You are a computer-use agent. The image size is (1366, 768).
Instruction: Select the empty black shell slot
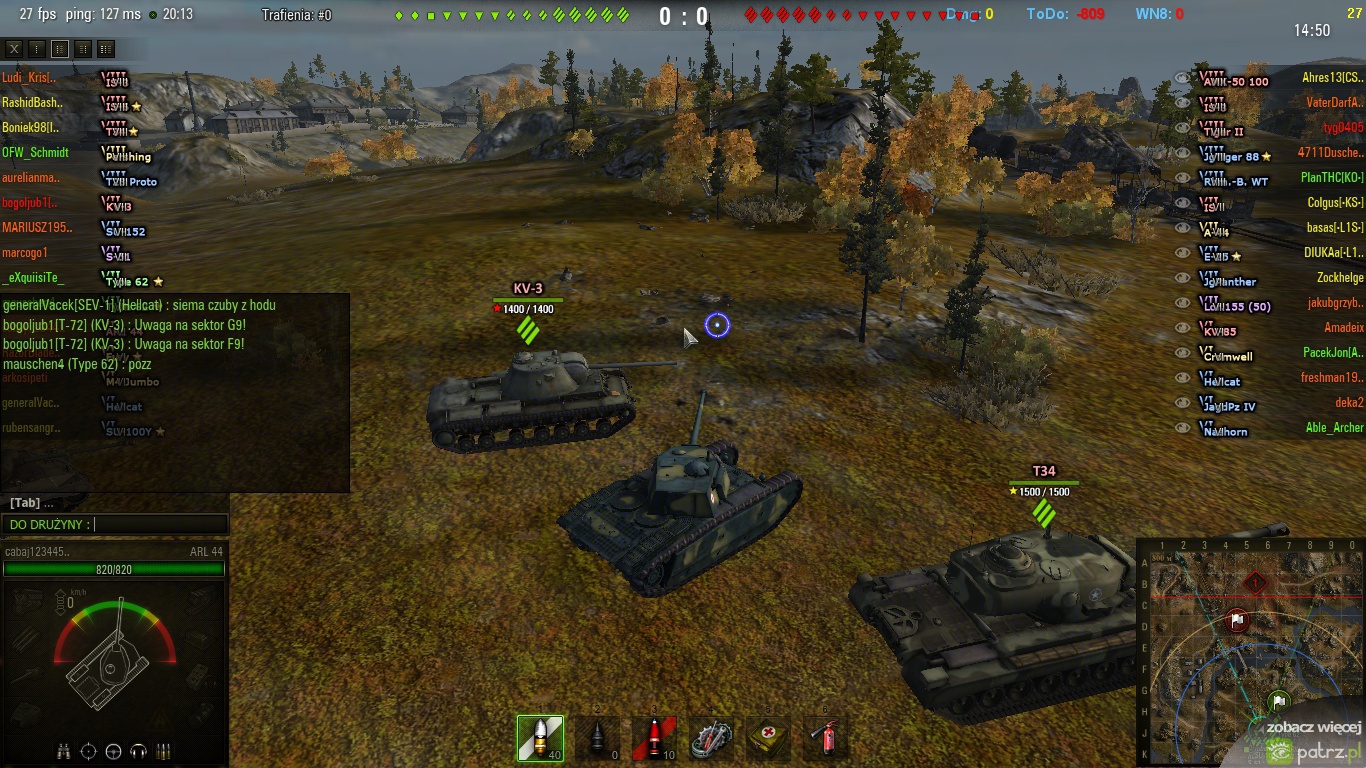597,738
